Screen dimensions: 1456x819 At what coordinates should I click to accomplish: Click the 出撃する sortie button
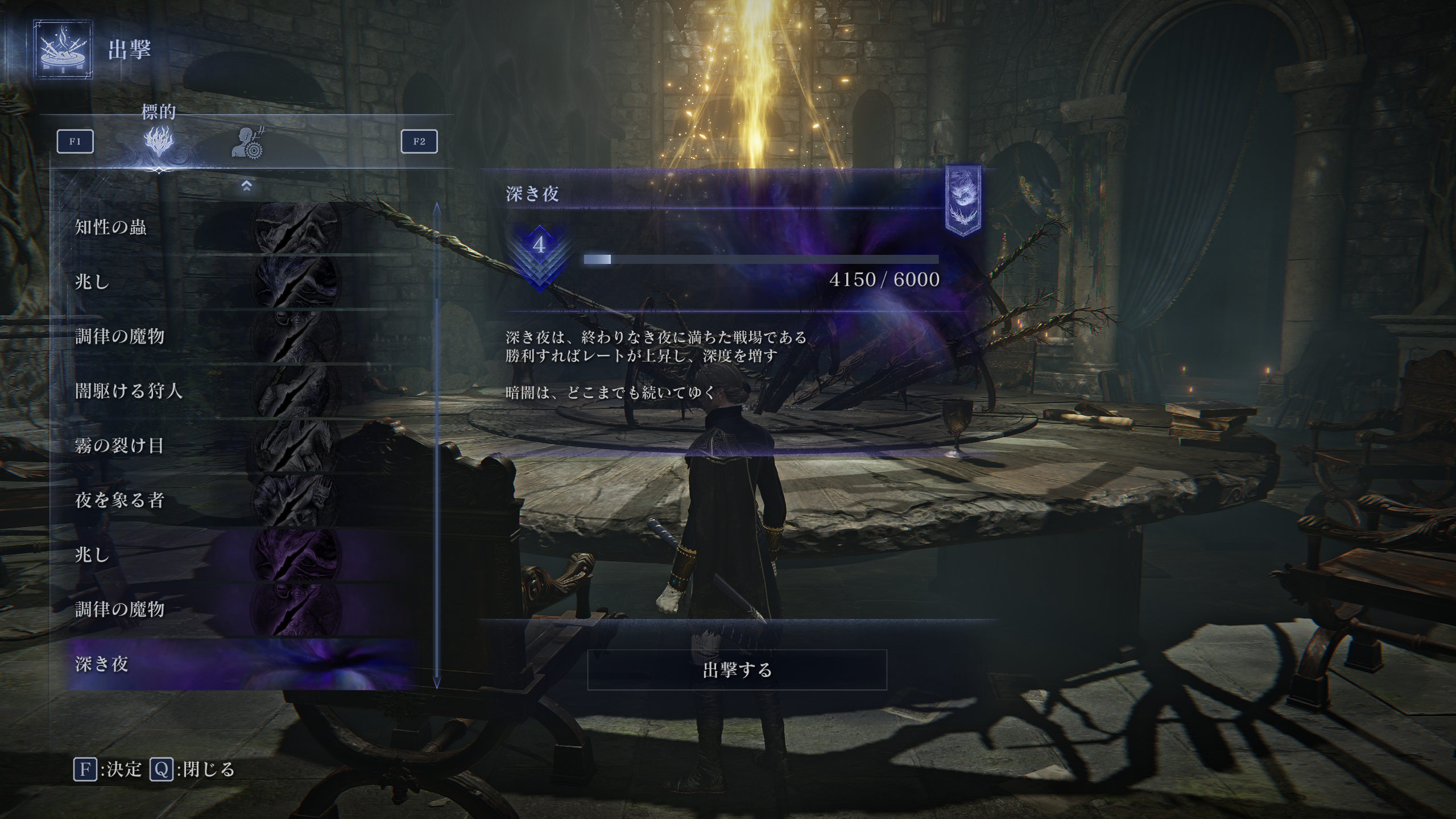pos(737,670)
